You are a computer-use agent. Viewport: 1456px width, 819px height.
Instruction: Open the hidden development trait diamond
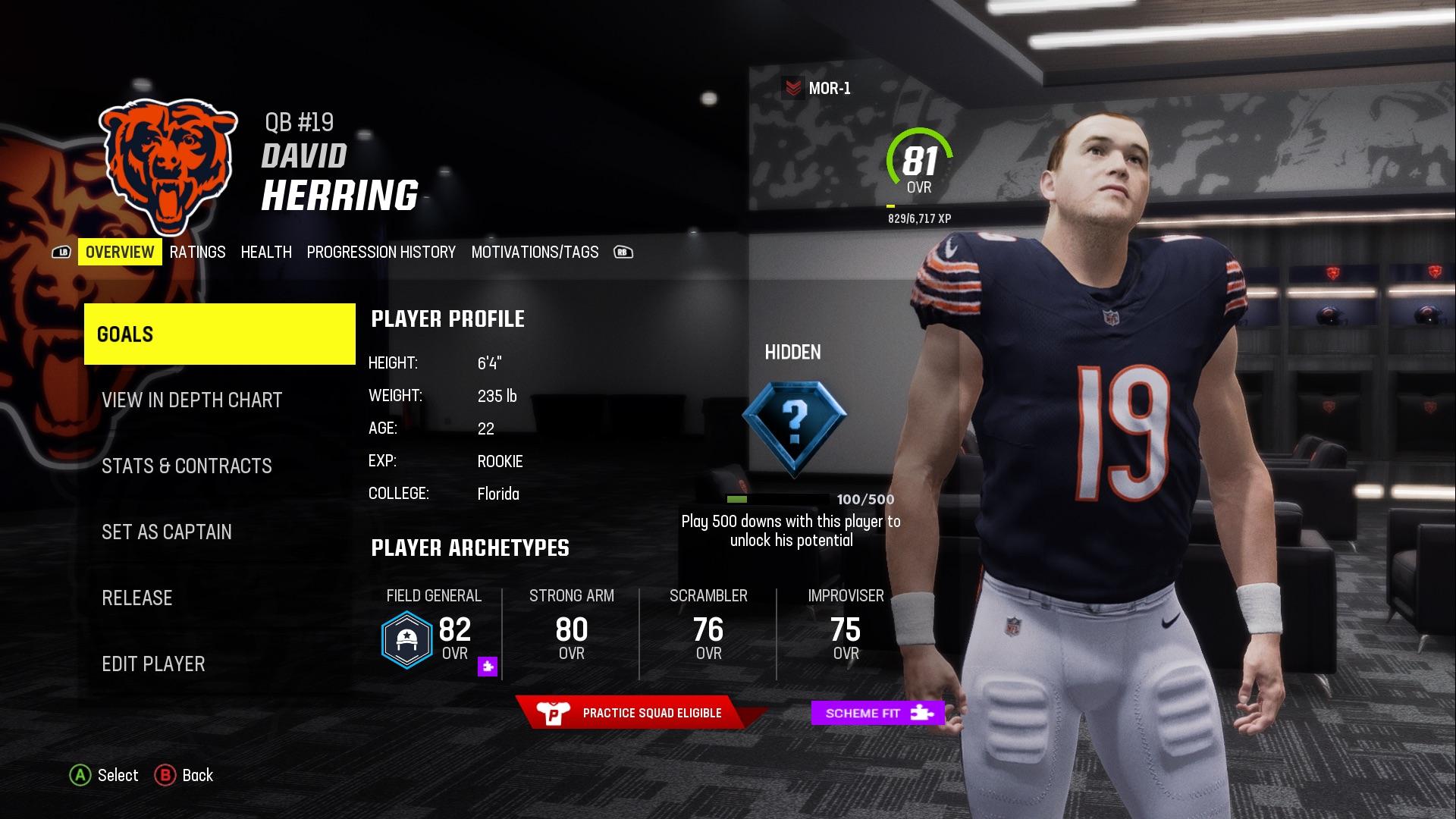[x=792, y=427]
